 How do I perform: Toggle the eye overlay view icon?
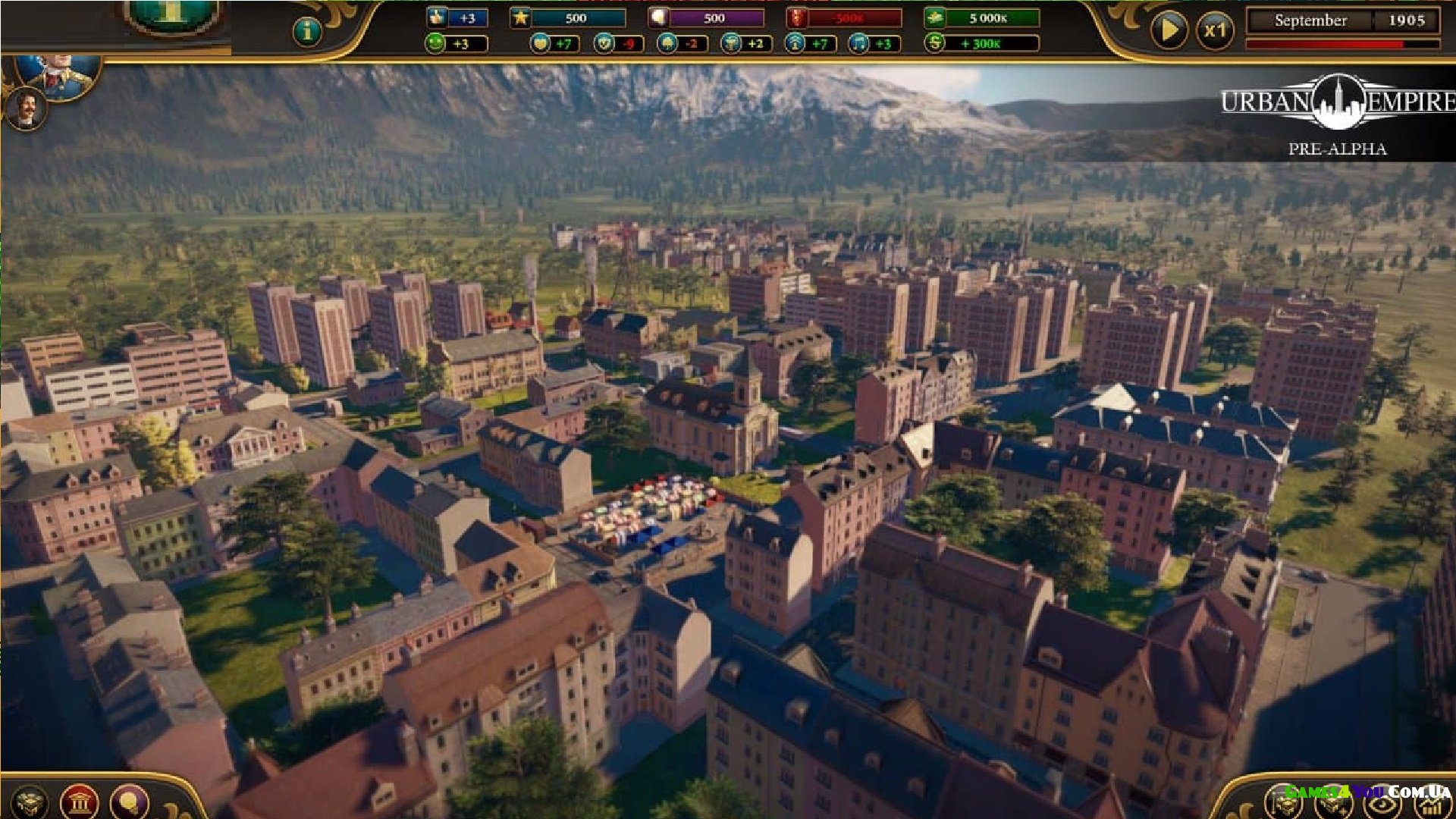click(x=1383, y=804)
